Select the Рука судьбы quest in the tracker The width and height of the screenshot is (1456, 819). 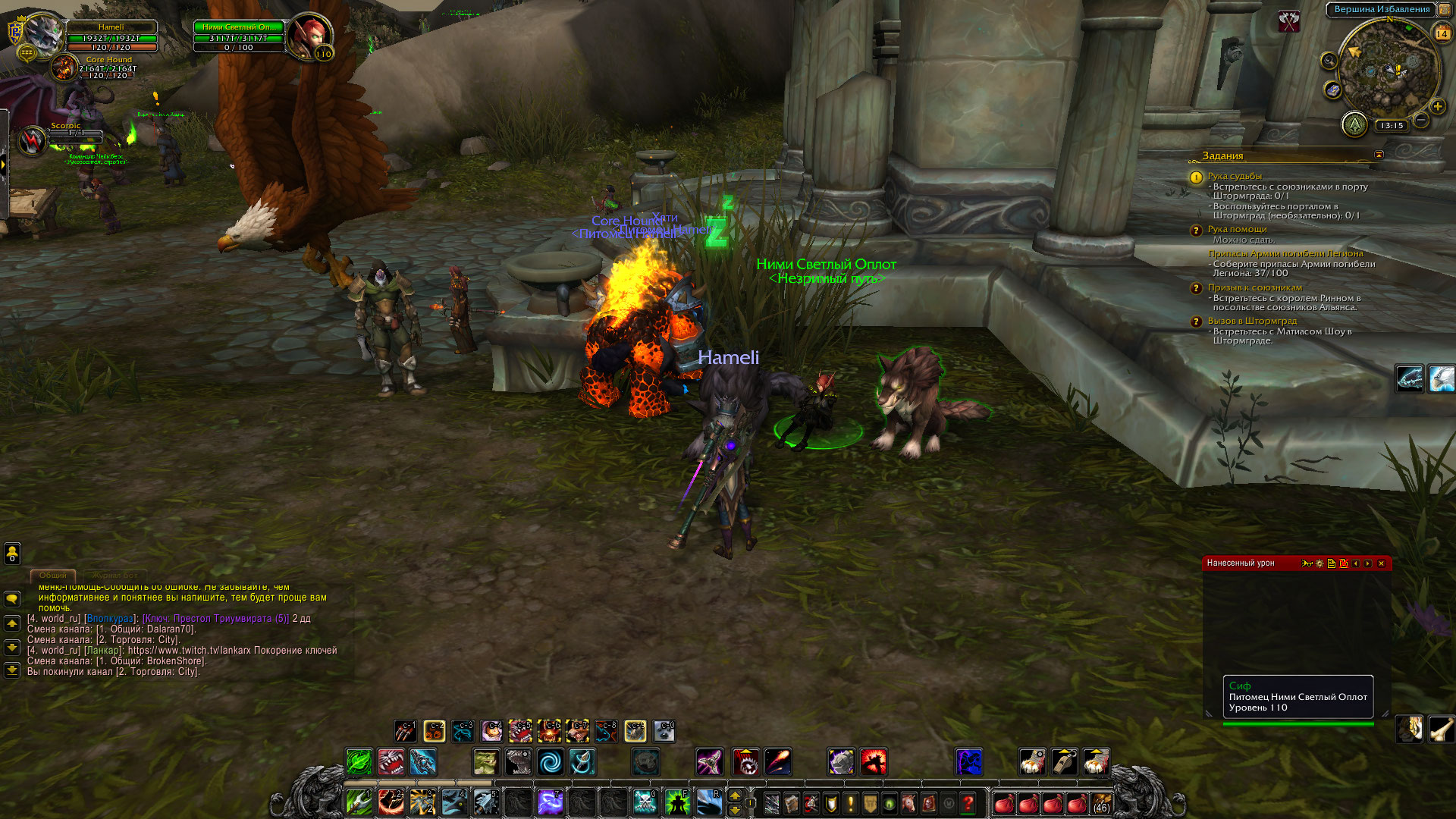point(1235,176)
